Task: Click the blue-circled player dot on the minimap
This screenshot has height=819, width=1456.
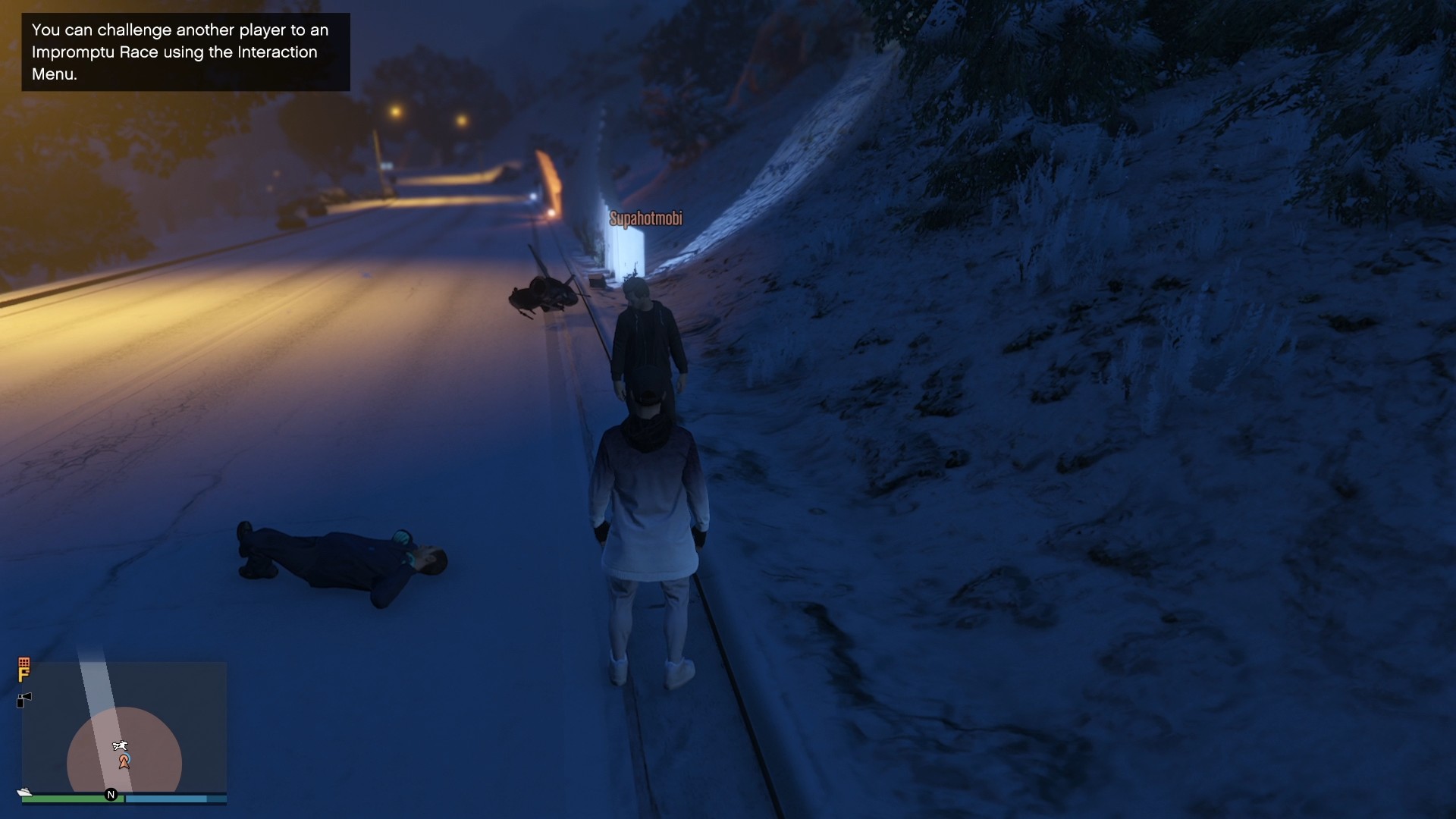Action: point(127,758)
